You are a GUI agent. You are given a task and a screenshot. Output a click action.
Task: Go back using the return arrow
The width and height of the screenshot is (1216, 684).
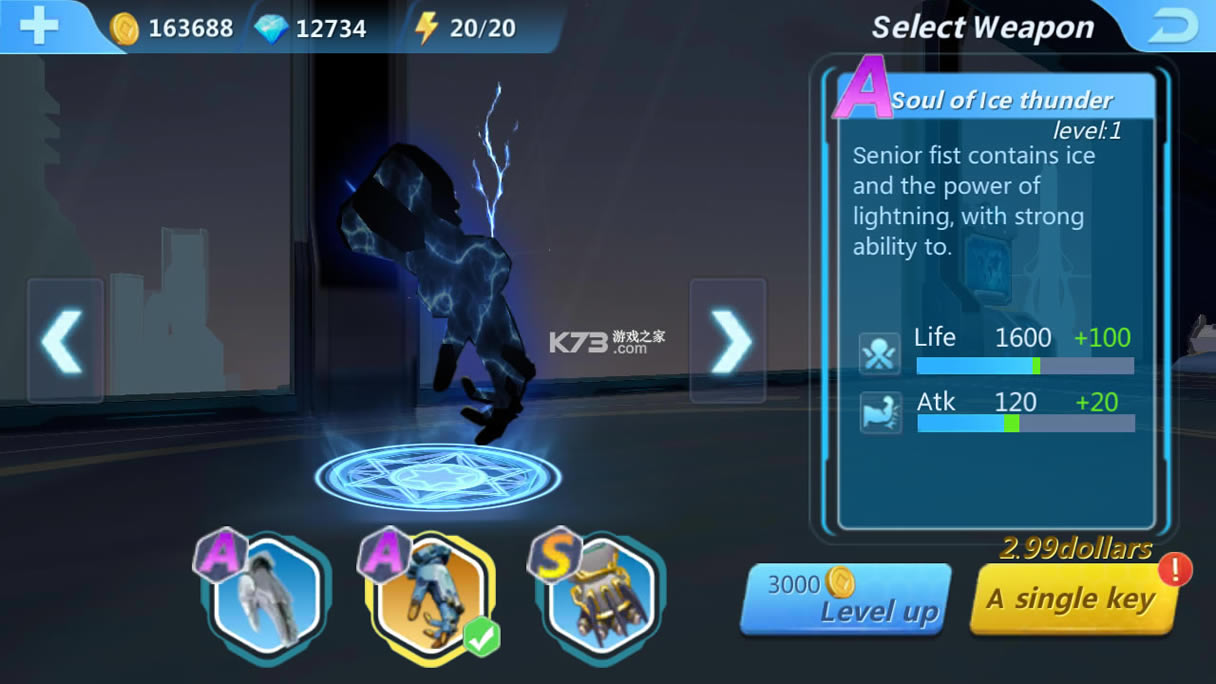pos(1172,27)
